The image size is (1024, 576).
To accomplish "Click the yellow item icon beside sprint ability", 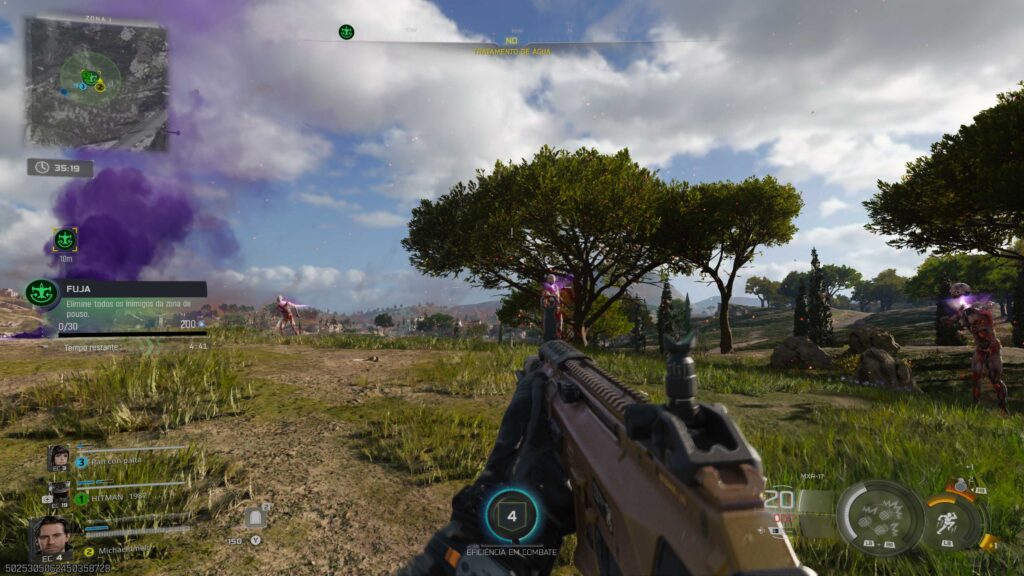I will tap(987, 542).
